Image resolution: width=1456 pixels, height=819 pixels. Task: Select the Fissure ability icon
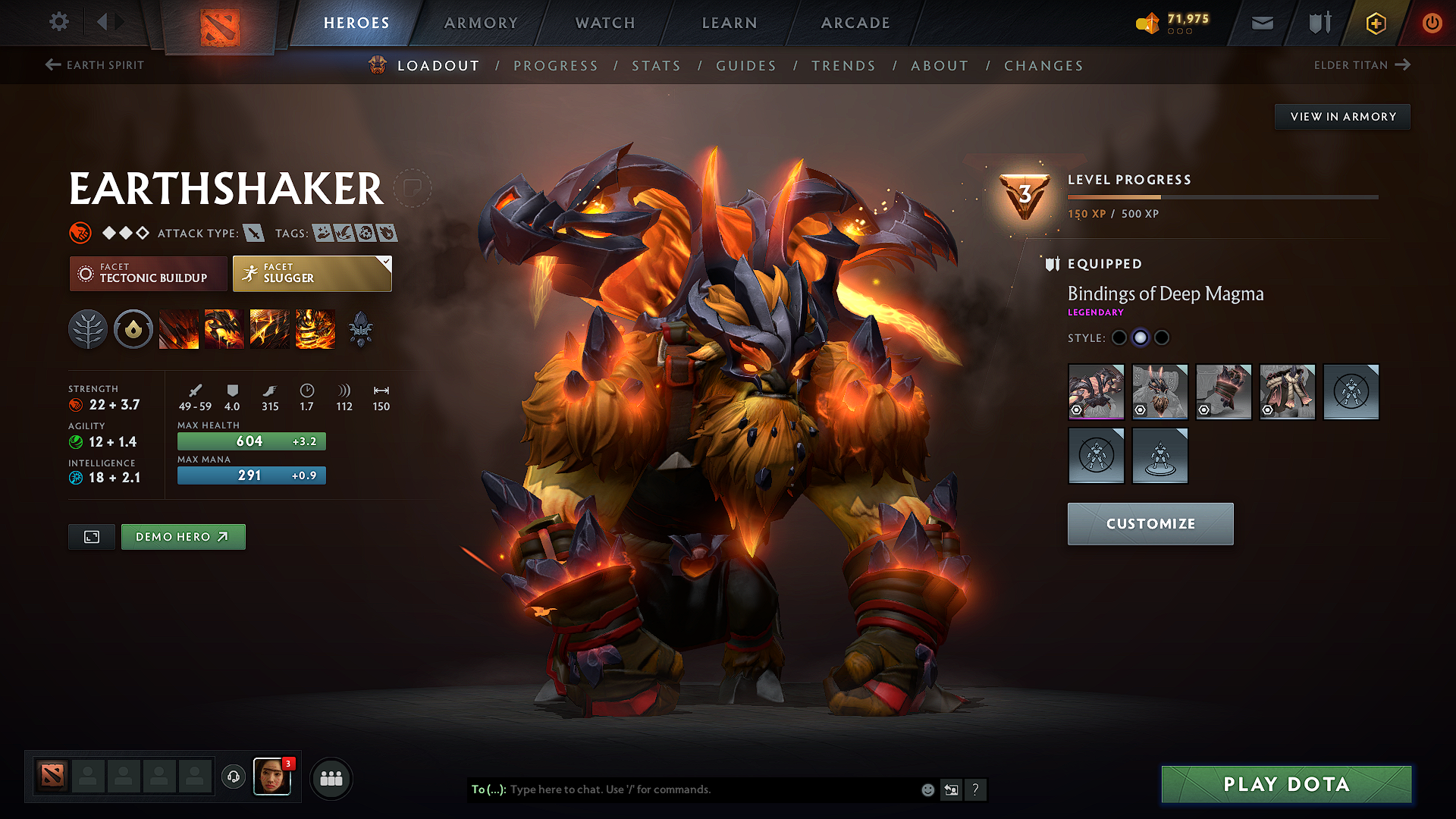179,329
